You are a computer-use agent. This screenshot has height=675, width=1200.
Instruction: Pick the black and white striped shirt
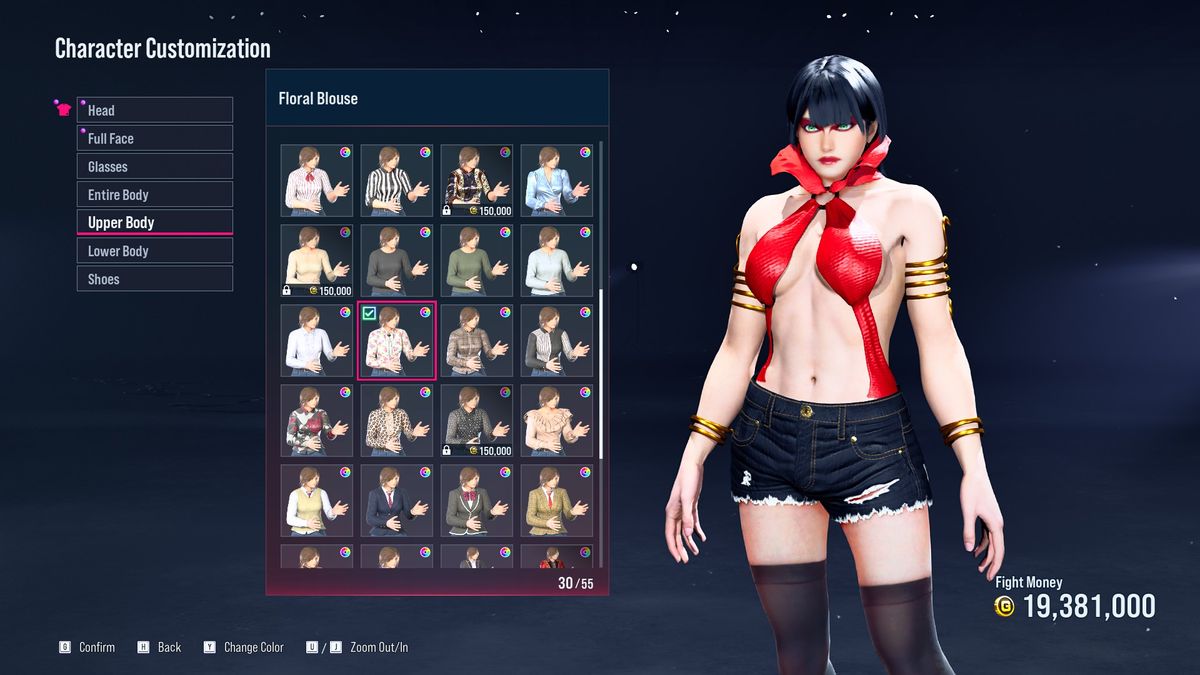point(397,181)
